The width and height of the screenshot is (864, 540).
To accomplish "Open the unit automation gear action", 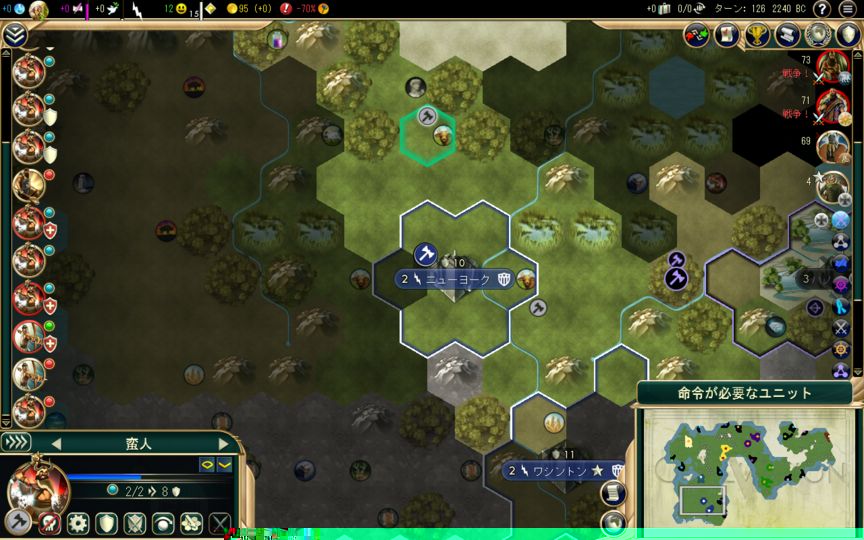I will [x=78, y=523].
